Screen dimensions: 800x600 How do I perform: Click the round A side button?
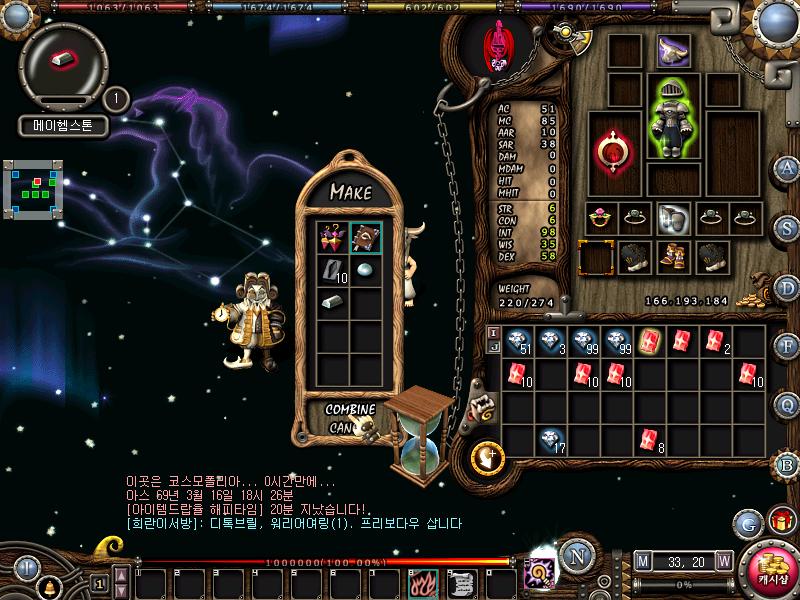coord(788,167)
